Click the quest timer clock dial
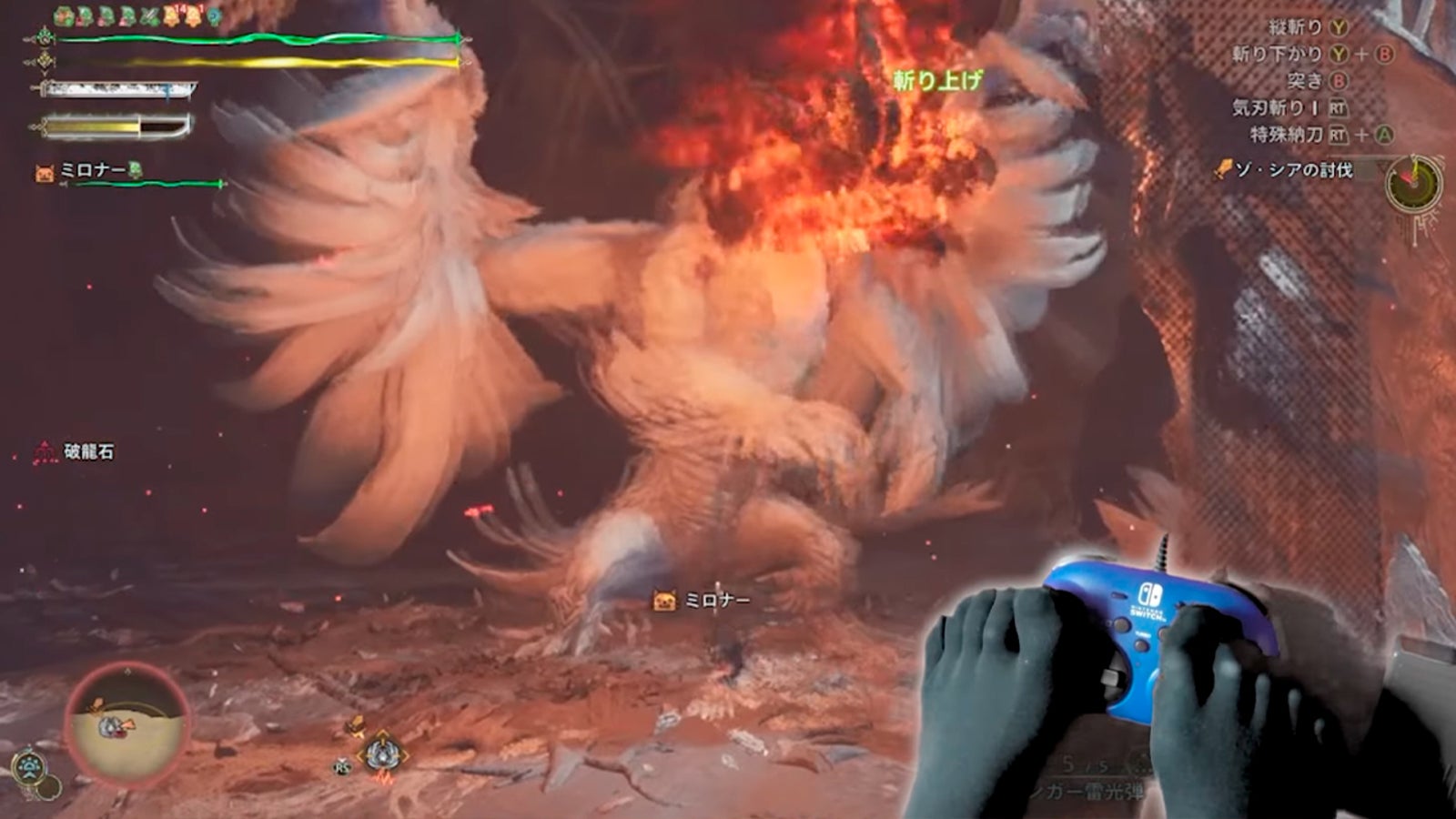This screenshot has height=819, width=1456. tap(1411, 181)
